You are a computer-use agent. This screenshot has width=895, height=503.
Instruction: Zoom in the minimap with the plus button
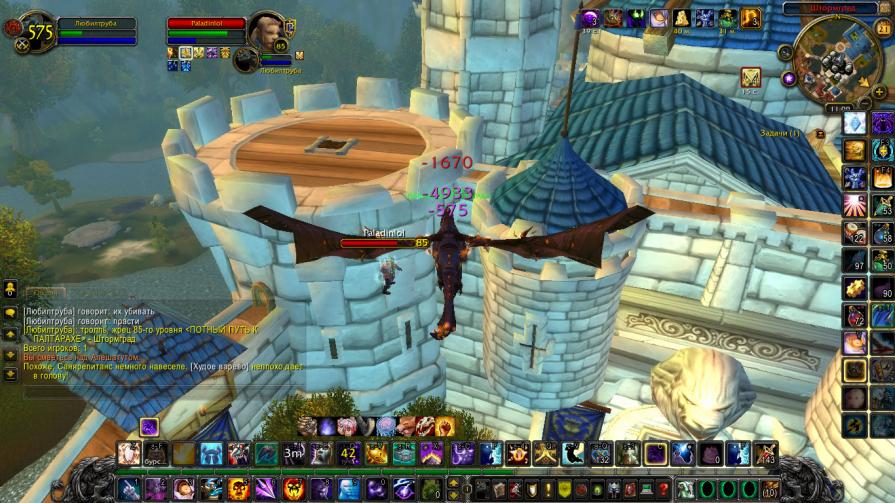(879, 91)
